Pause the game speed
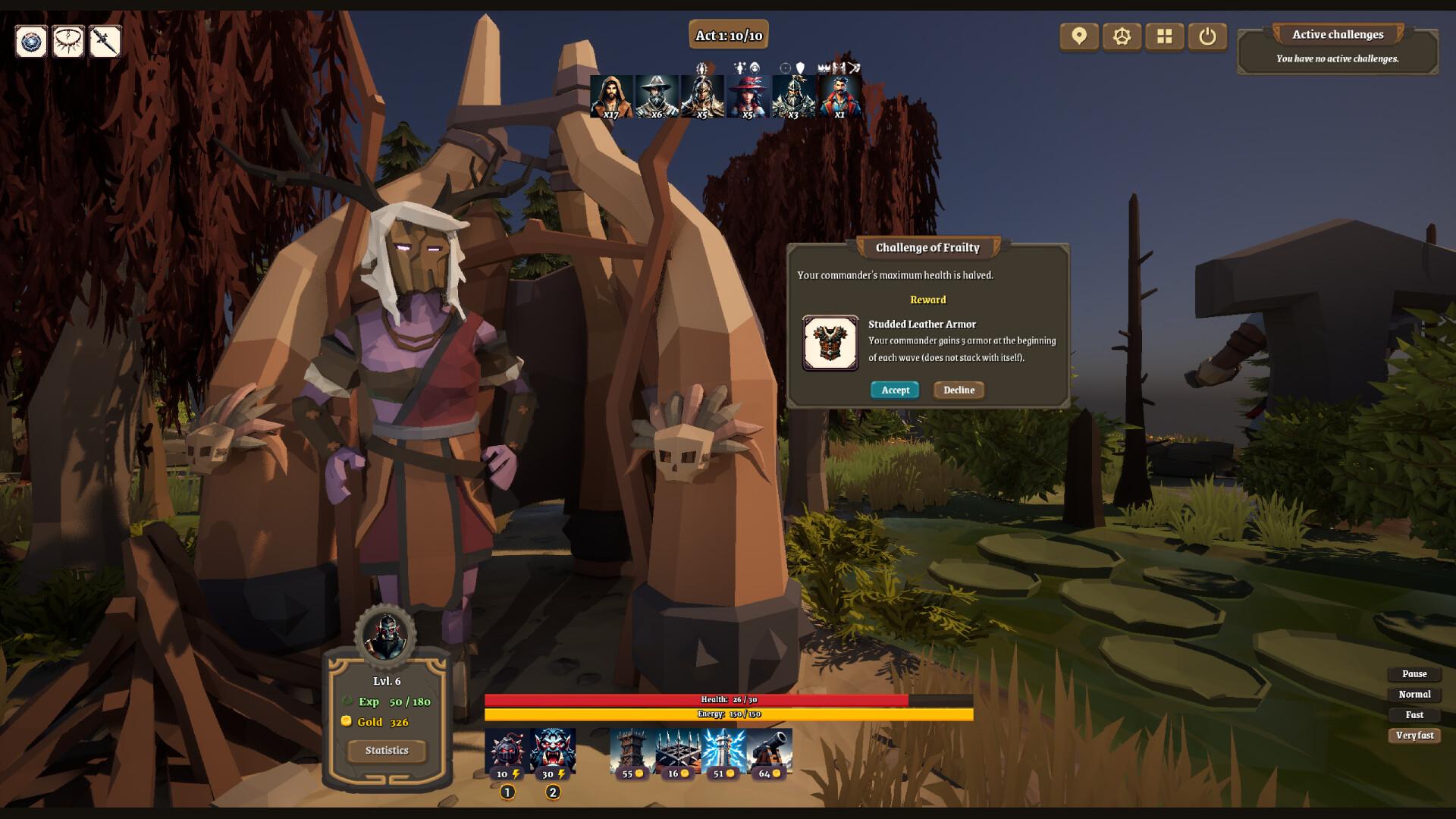This screenshot has width=1456, height=819. pyautogui.click(x=1414, y=673)
